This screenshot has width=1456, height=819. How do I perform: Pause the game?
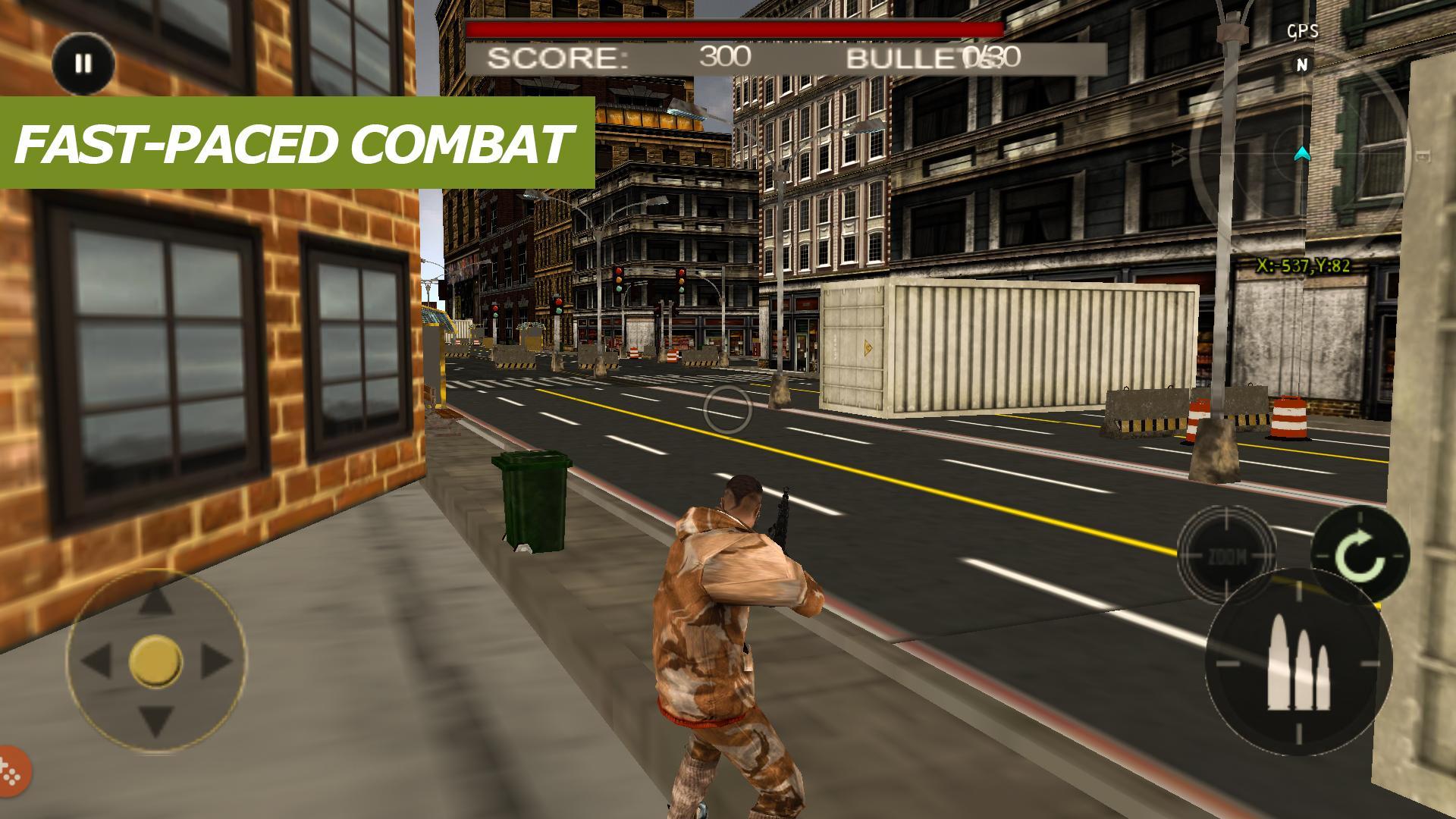coord(83,64)
